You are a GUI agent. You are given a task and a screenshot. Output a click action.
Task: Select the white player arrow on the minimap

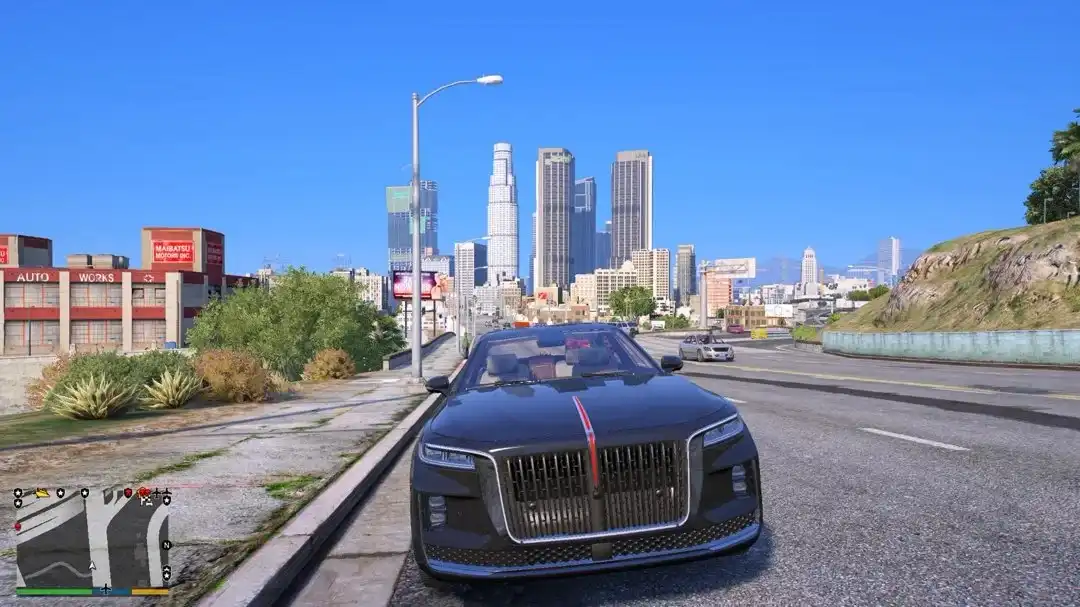click(x=92, y=566)
